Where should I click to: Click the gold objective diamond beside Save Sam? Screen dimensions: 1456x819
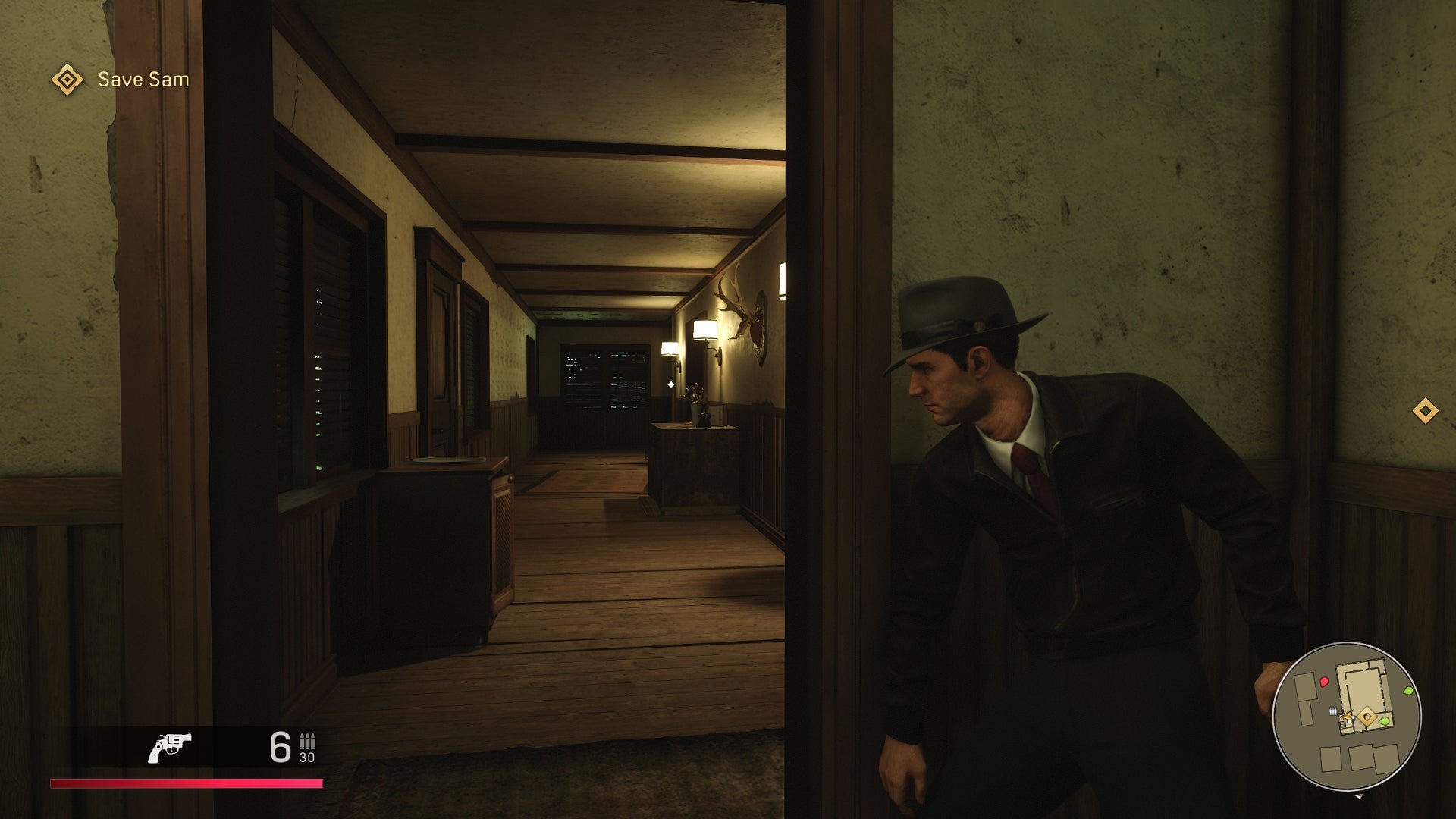coord(67,78)
